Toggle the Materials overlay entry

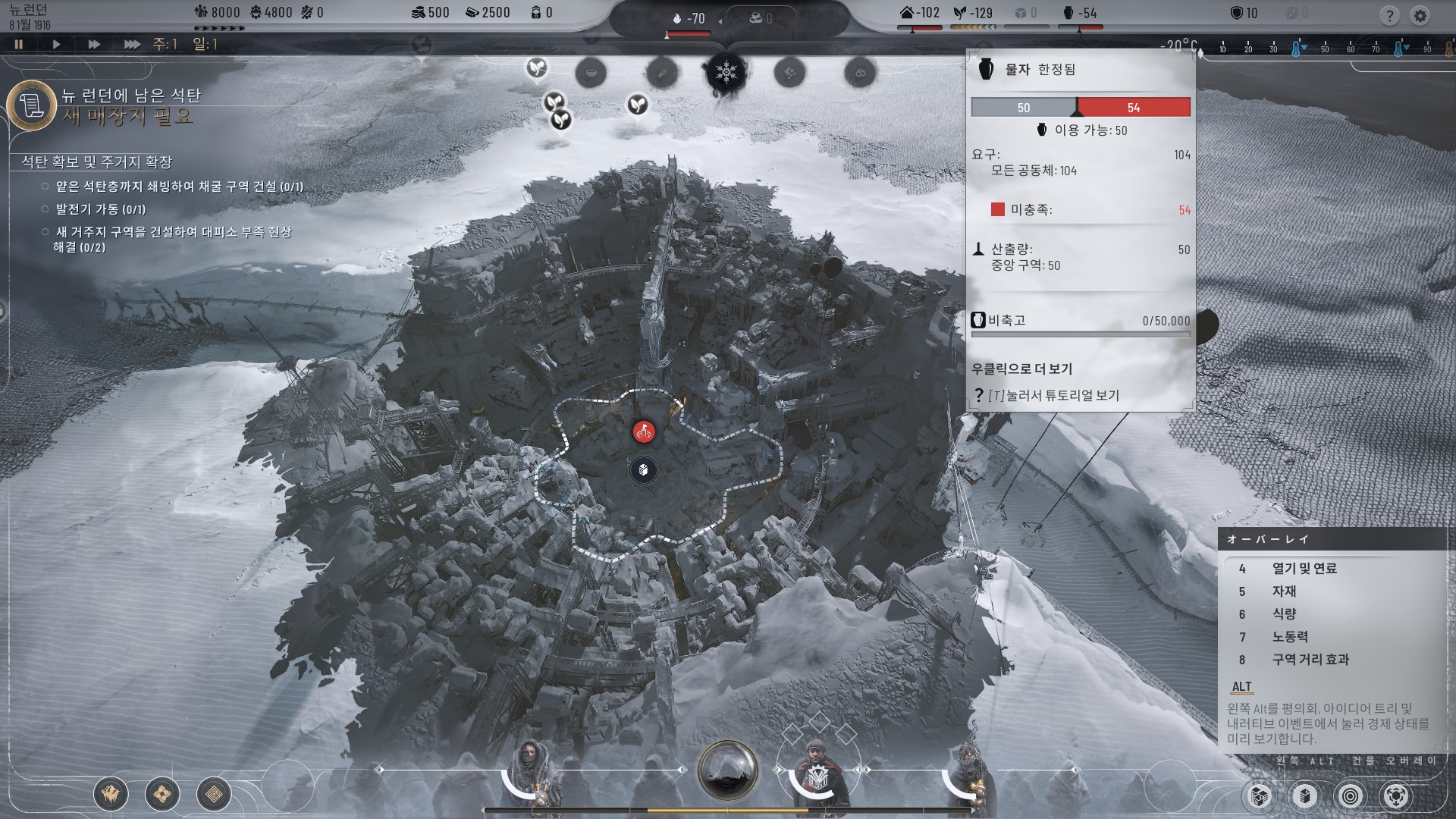[x=1284, y=591]
